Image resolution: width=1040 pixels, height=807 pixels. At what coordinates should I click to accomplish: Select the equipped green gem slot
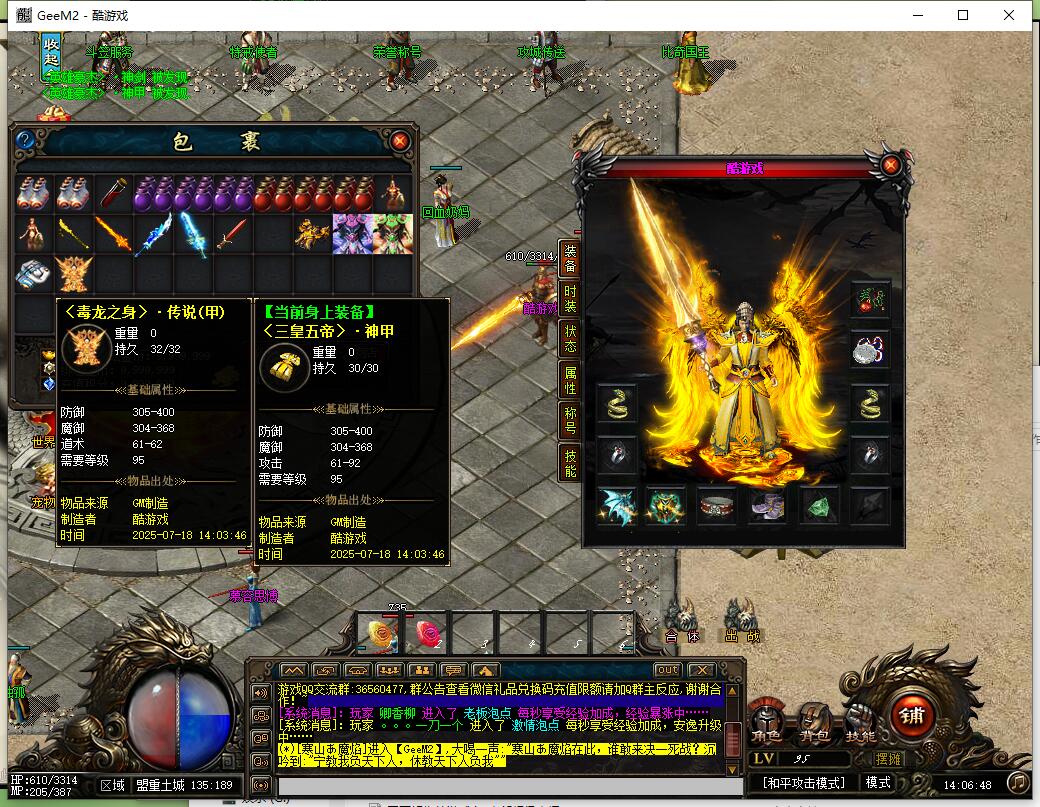click(819, 506)
